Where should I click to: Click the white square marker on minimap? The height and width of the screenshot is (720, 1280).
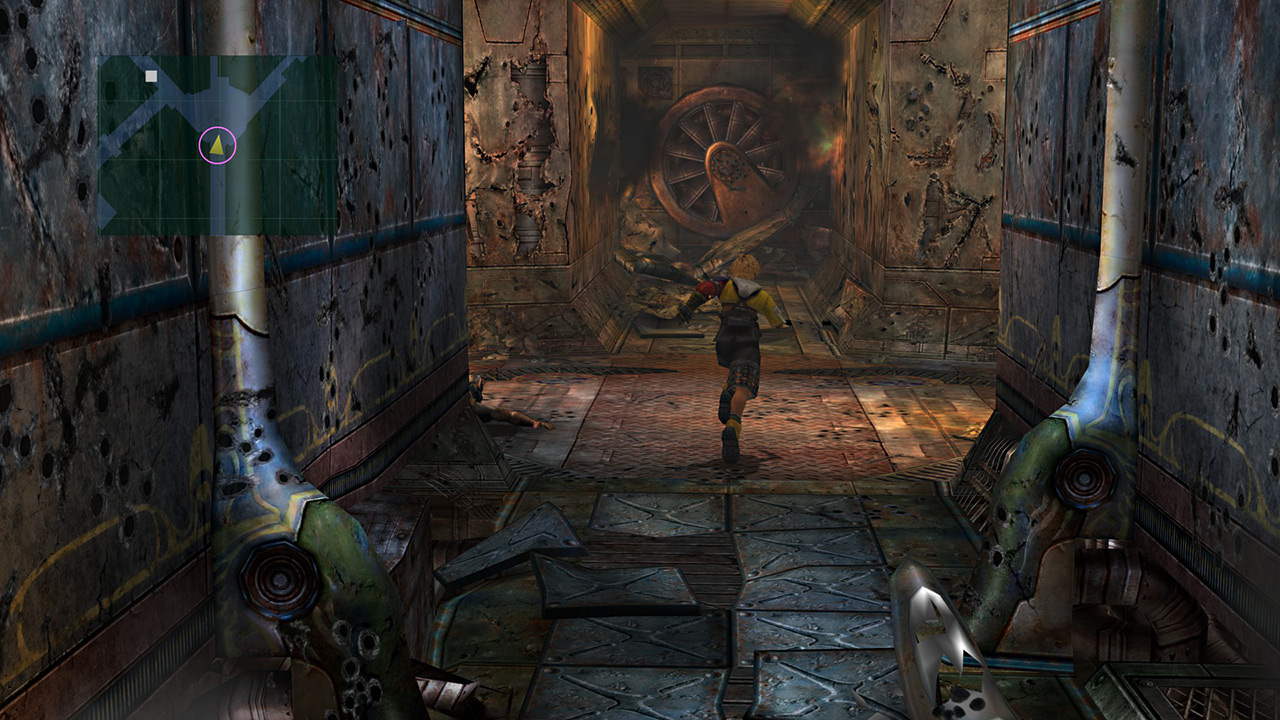point(151,76)
